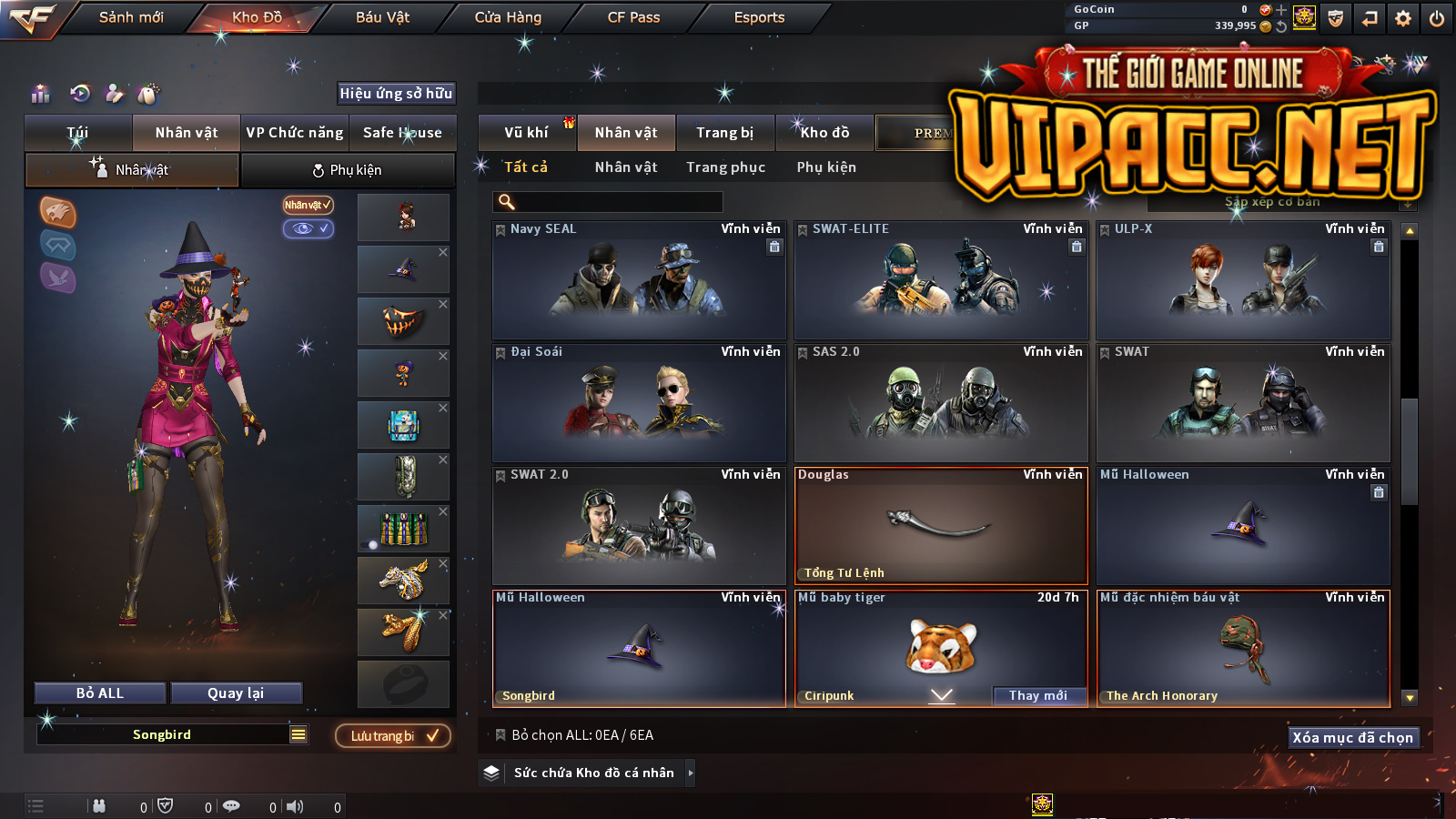Renew the tiger hat with Thay mới
Screen dimensions: 1456x819
click(x=1038, y=696)
